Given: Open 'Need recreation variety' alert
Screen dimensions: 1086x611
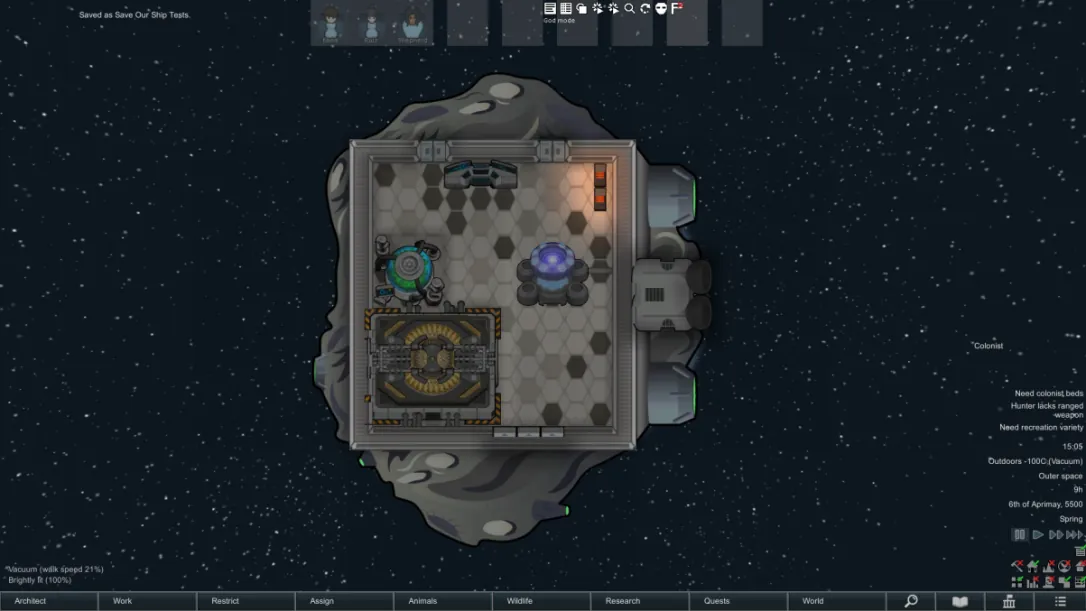Looking at the screenshot, I should click(1041, 427).
